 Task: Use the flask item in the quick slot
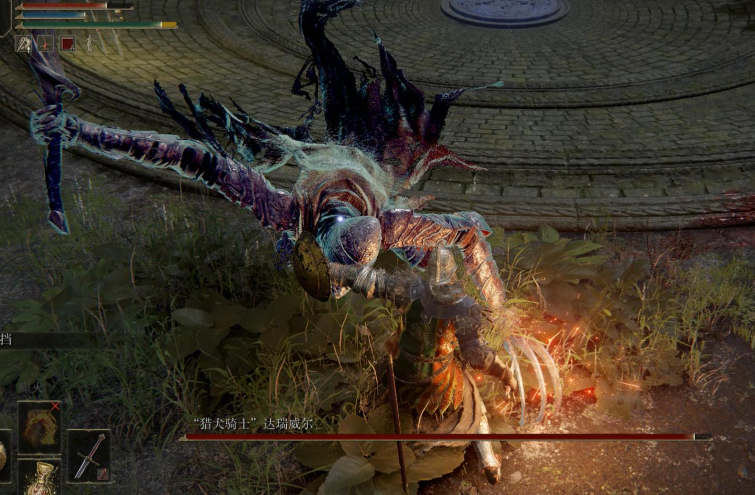40,478
